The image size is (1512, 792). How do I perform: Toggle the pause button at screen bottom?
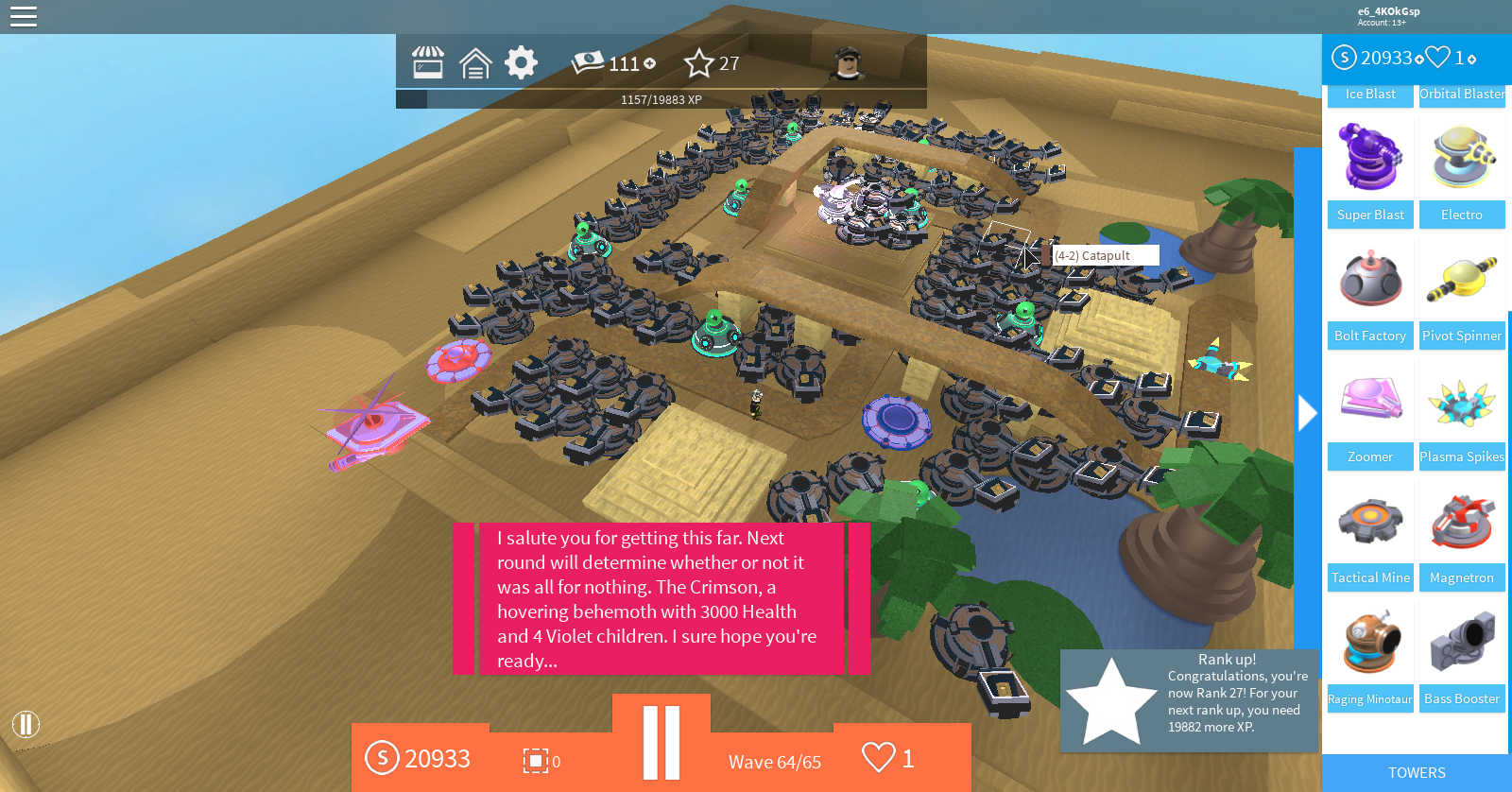click(x=663, y=743)
